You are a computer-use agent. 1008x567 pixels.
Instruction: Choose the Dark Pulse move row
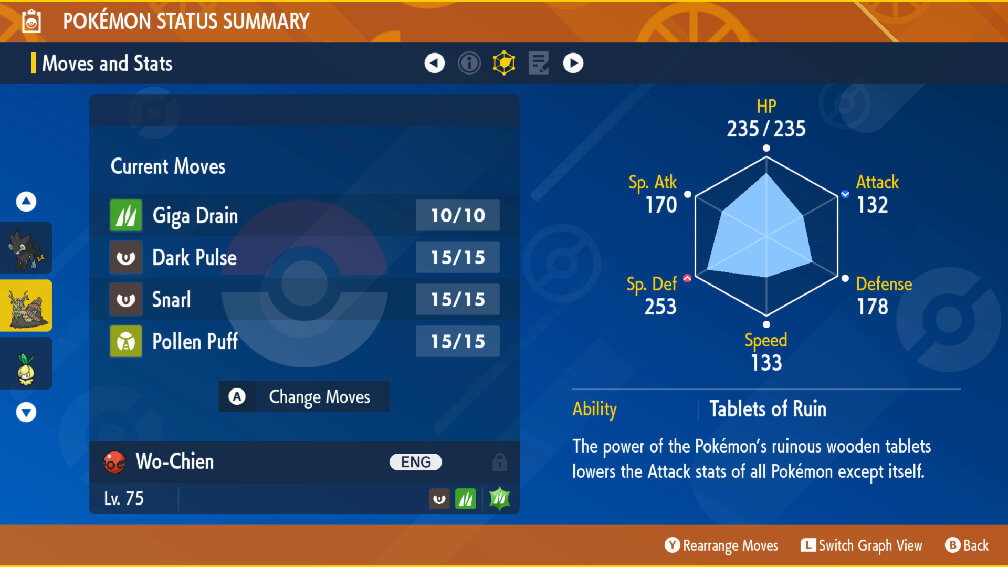pos(304,257)
